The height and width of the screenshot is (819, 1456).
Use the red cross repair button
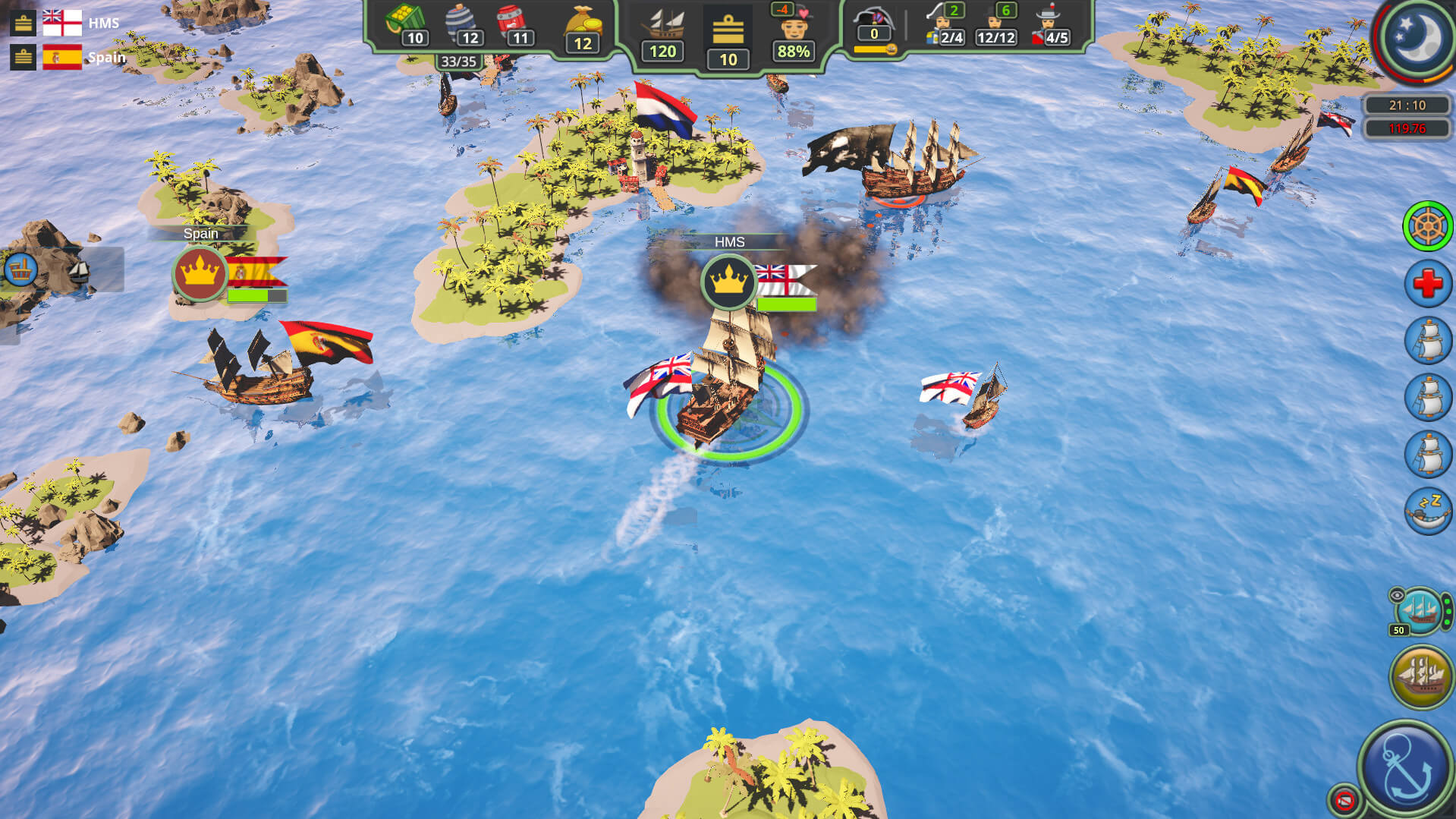tap(1427, 283)
